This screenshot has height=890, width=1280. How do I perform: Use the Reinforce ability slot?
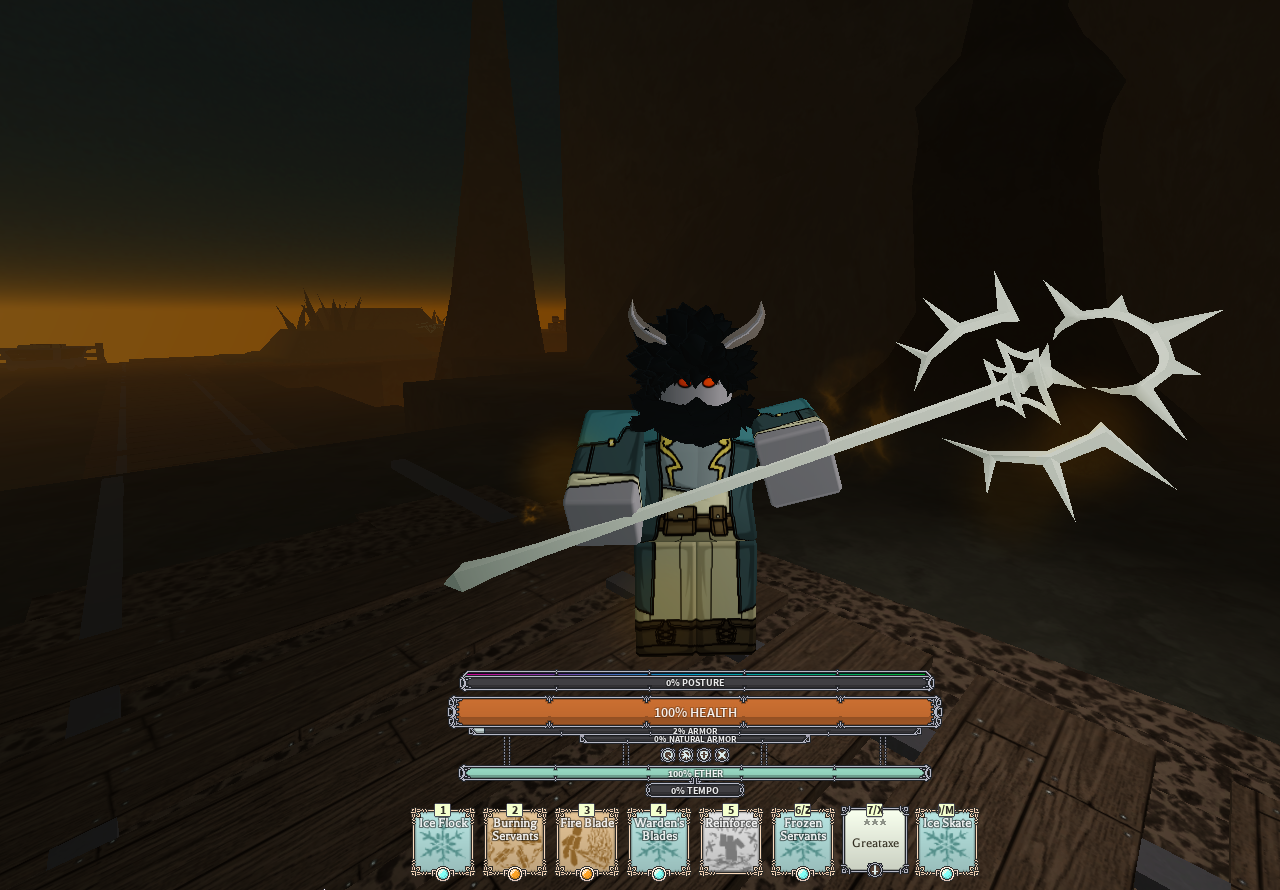[731, 842]
